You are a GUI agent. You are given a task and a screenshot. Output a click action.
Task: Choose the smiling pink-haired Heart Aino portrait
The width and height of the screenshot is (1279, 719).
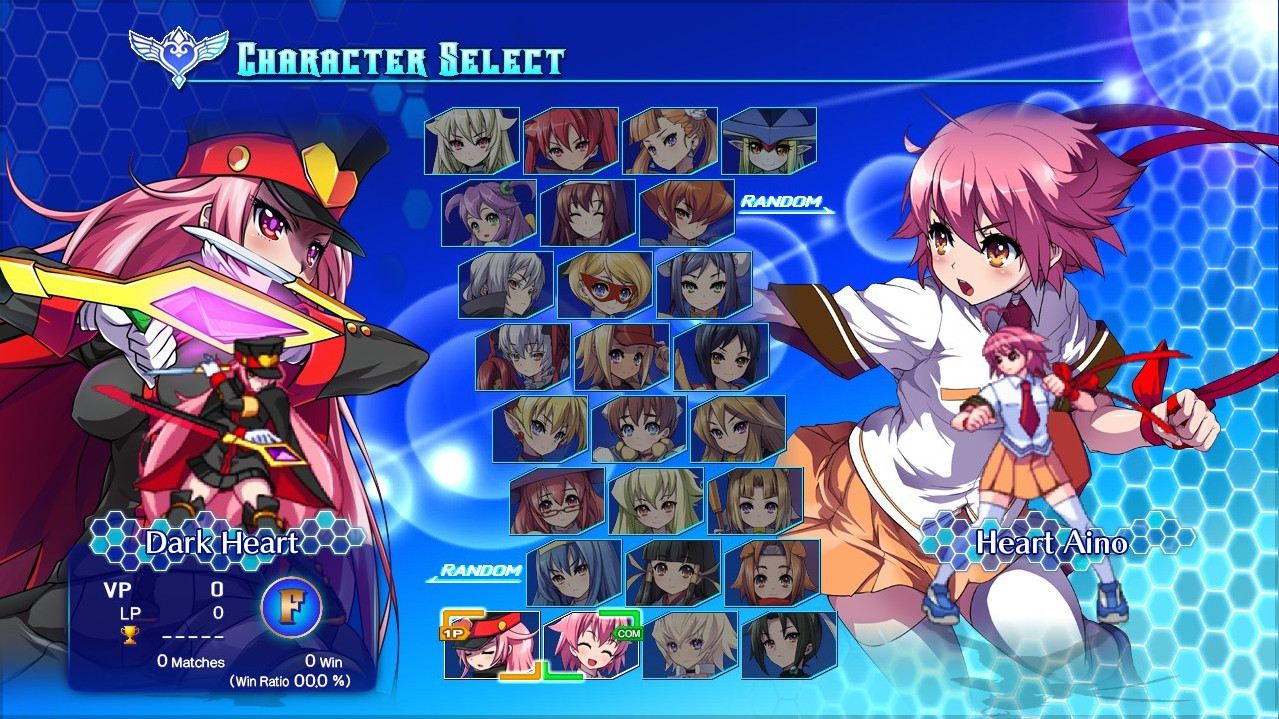pos(591,645)
